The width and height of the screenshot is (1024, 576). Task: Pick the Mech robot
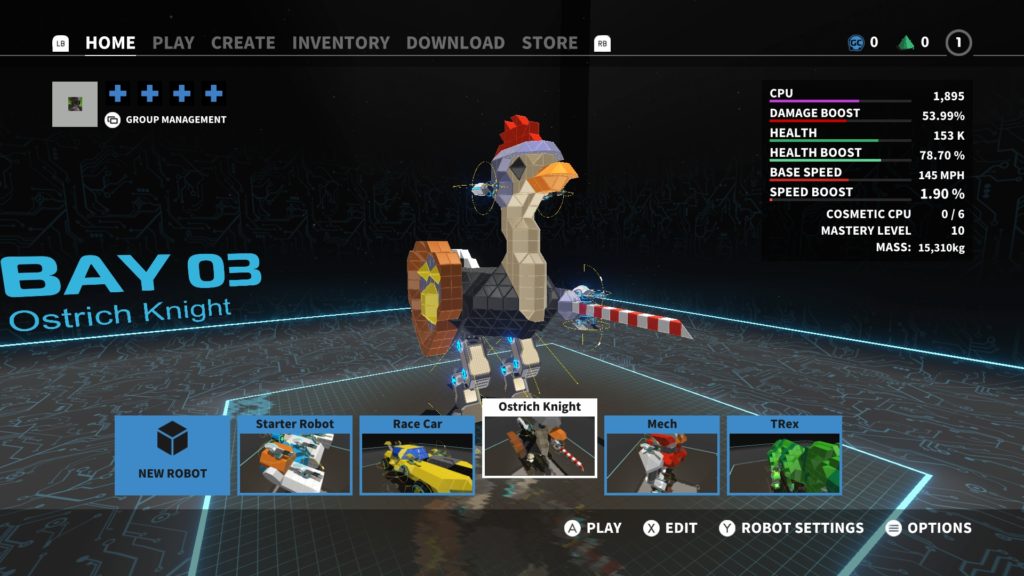(662, 455)
